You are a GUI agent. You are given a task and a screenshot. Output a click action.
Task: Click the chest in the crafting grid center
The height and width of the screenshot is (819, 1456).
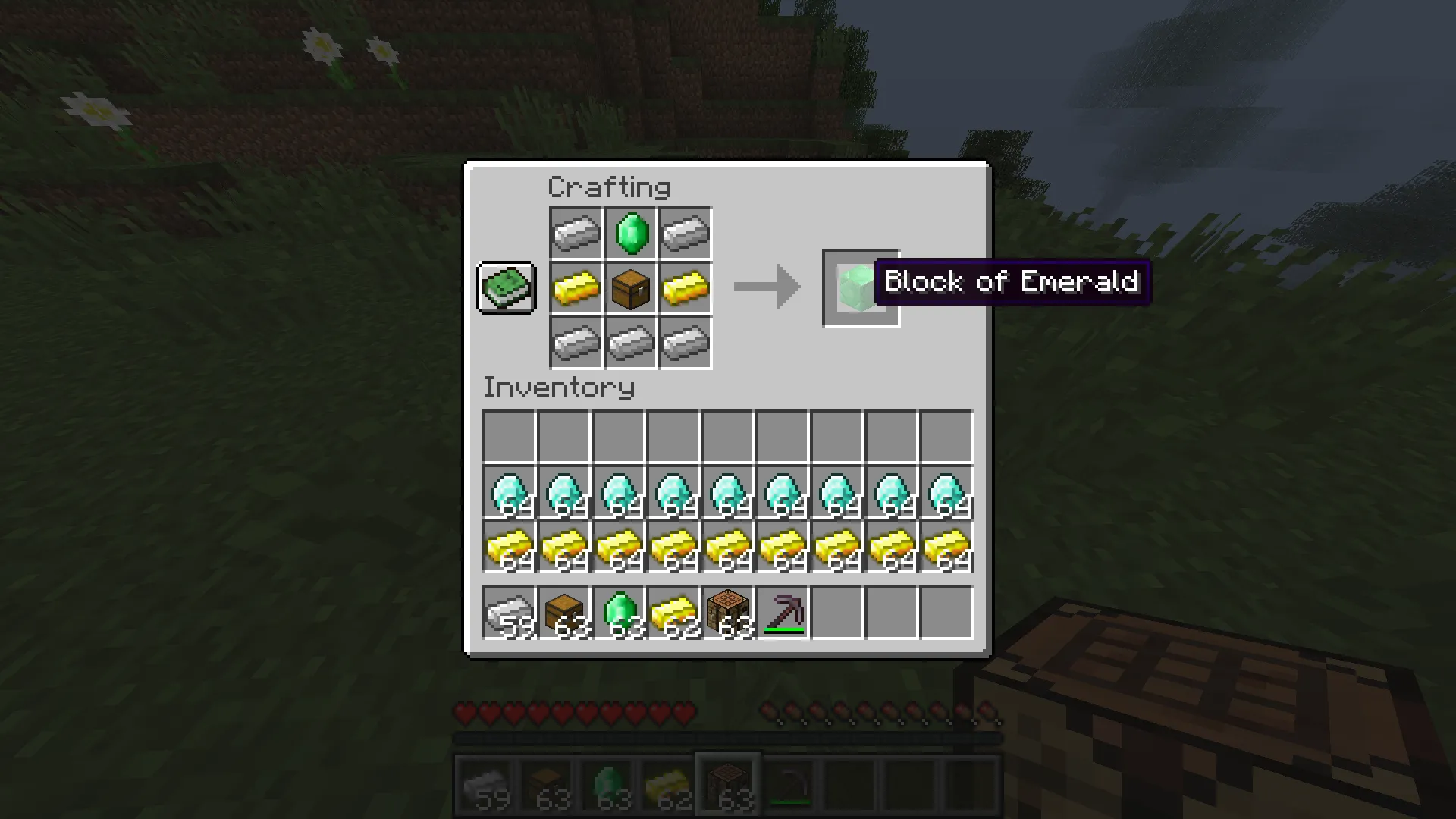630,288
